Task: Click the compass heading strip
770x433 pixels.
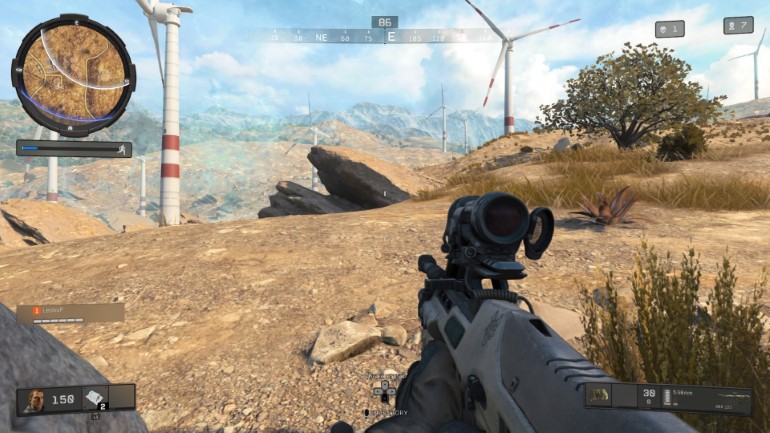Action: pyautogui.click(x=384, y=36)
